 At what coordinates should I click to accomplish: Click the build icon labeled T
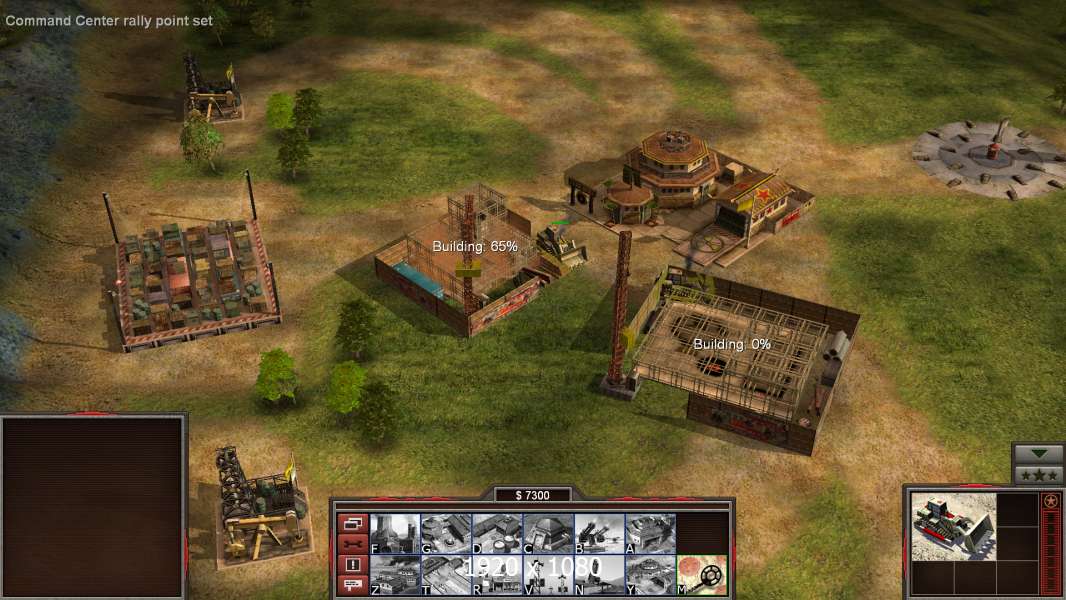click(x=446, y=575)
